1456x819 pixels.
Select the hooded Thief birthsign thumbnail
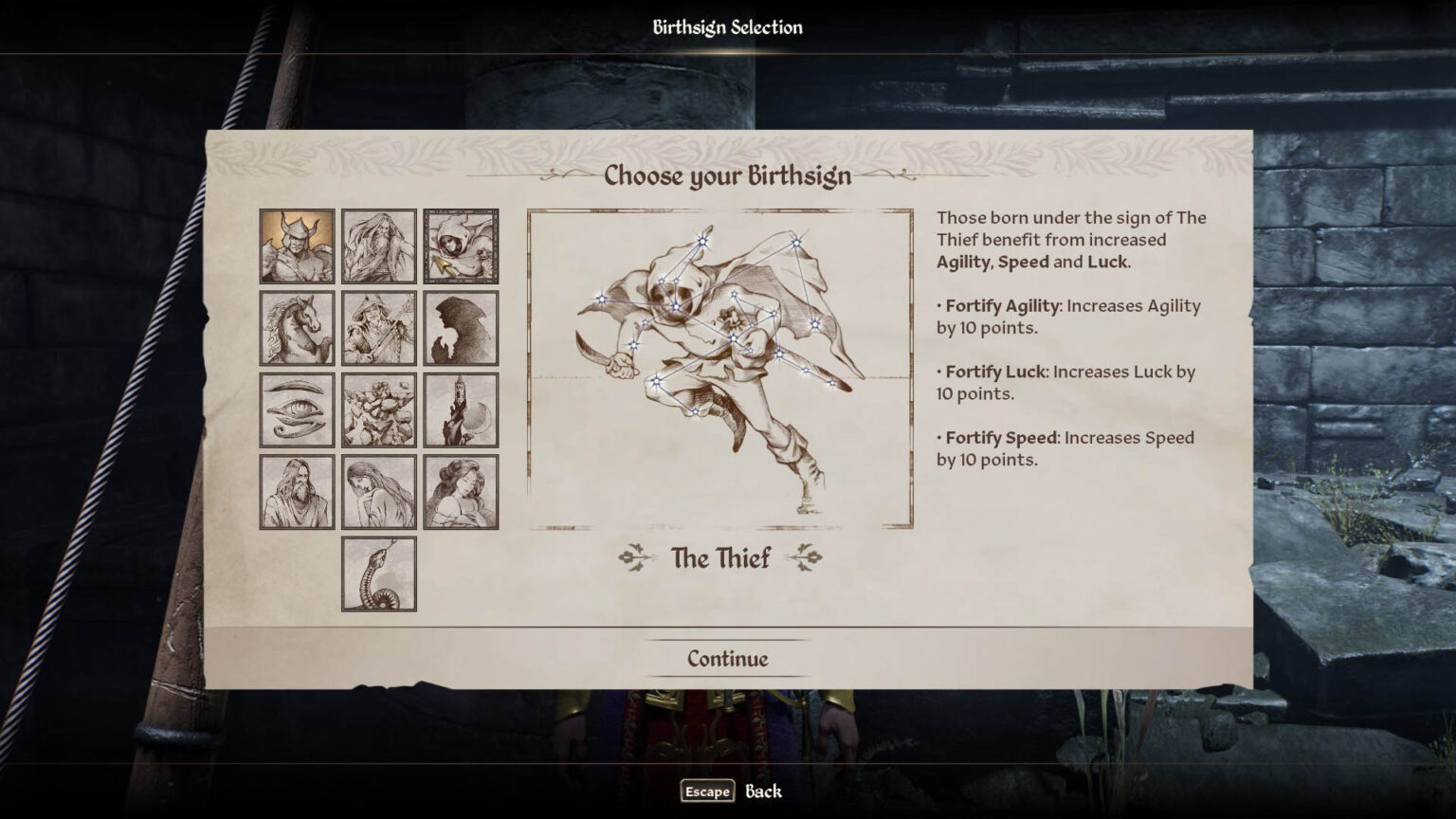[462, 246]
